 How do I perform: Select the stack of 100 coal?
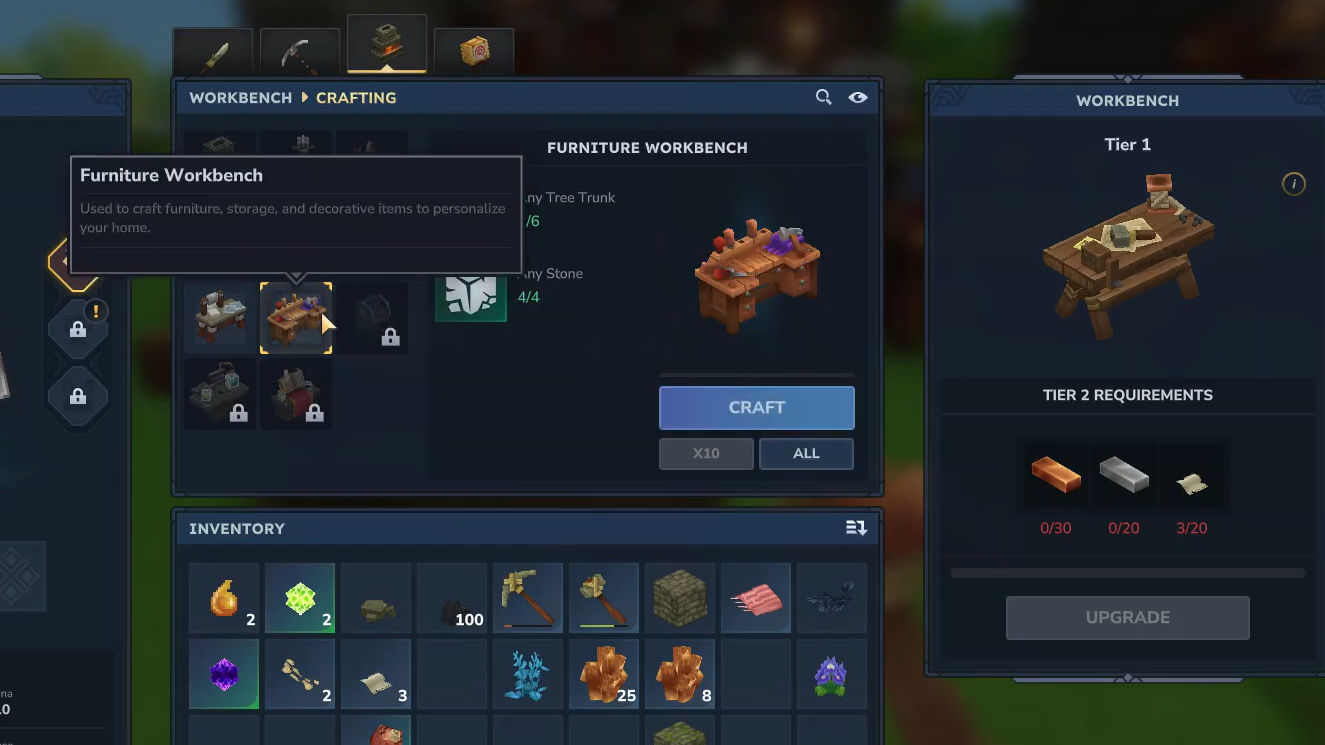[x=452, y=598]
